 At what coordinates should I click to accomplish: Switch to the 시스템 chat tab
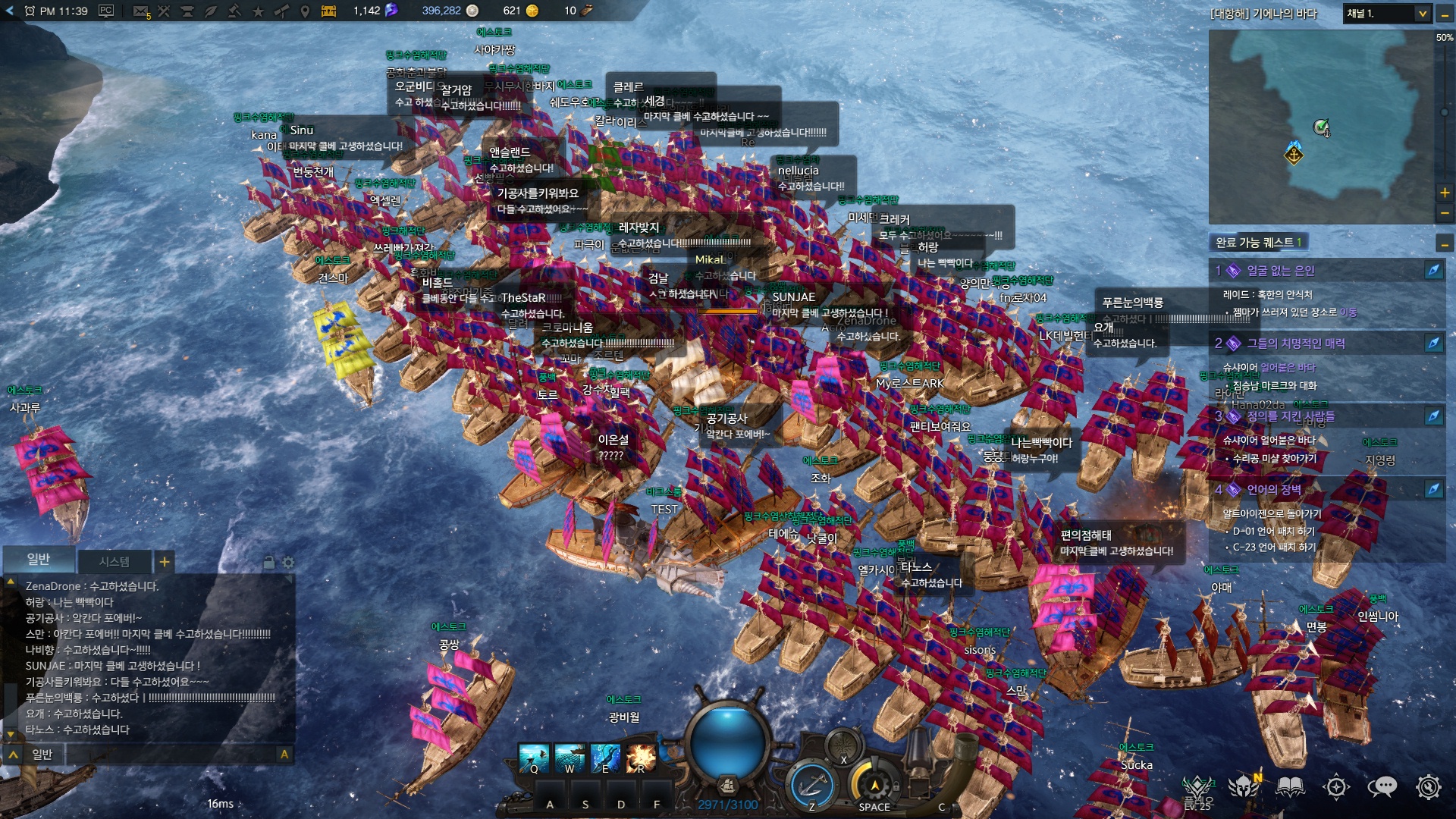point(114,562)
